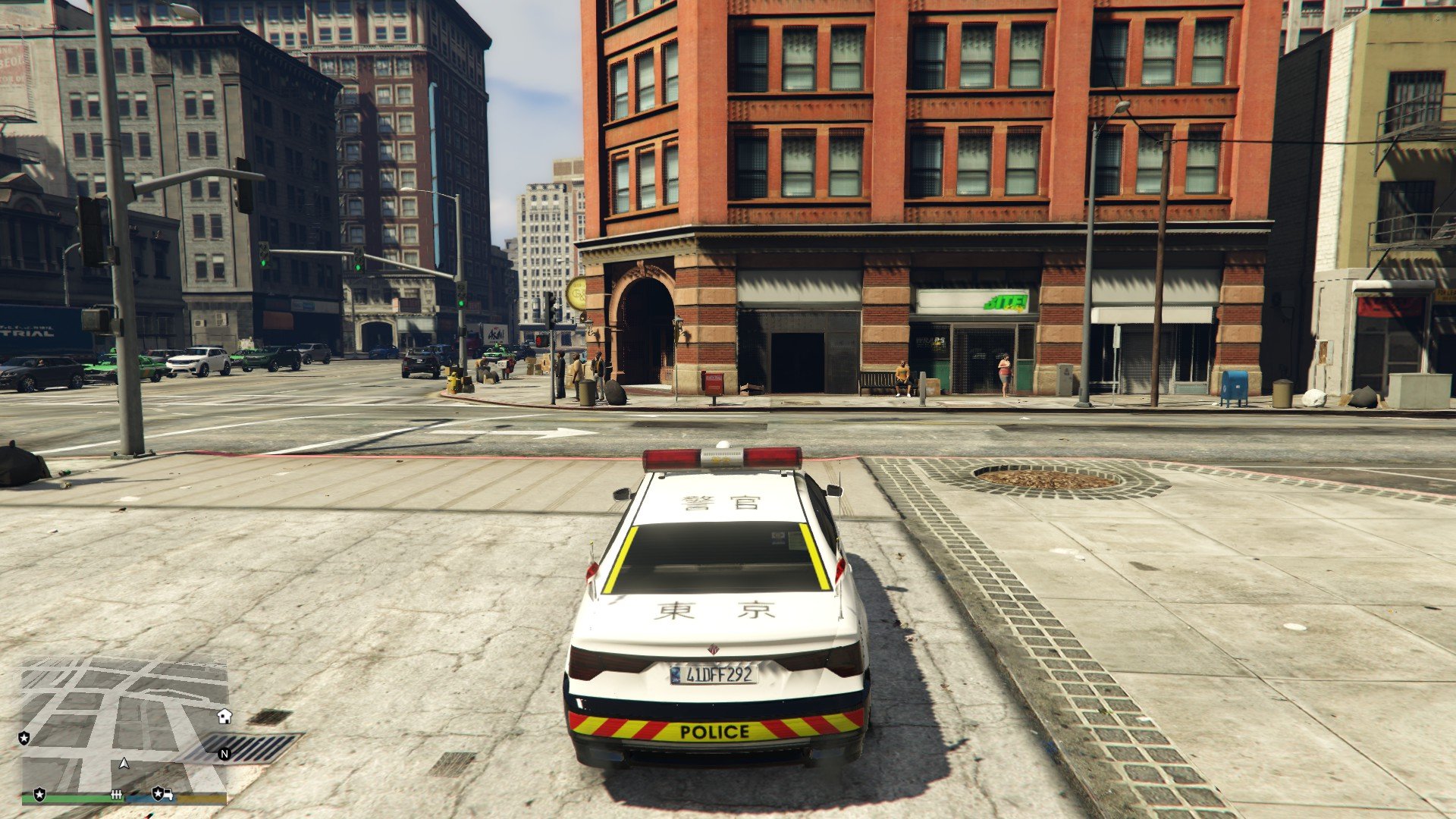Click the north N compass marker
The height and width of the screenshot is (819, 1456).
[224, 753]
